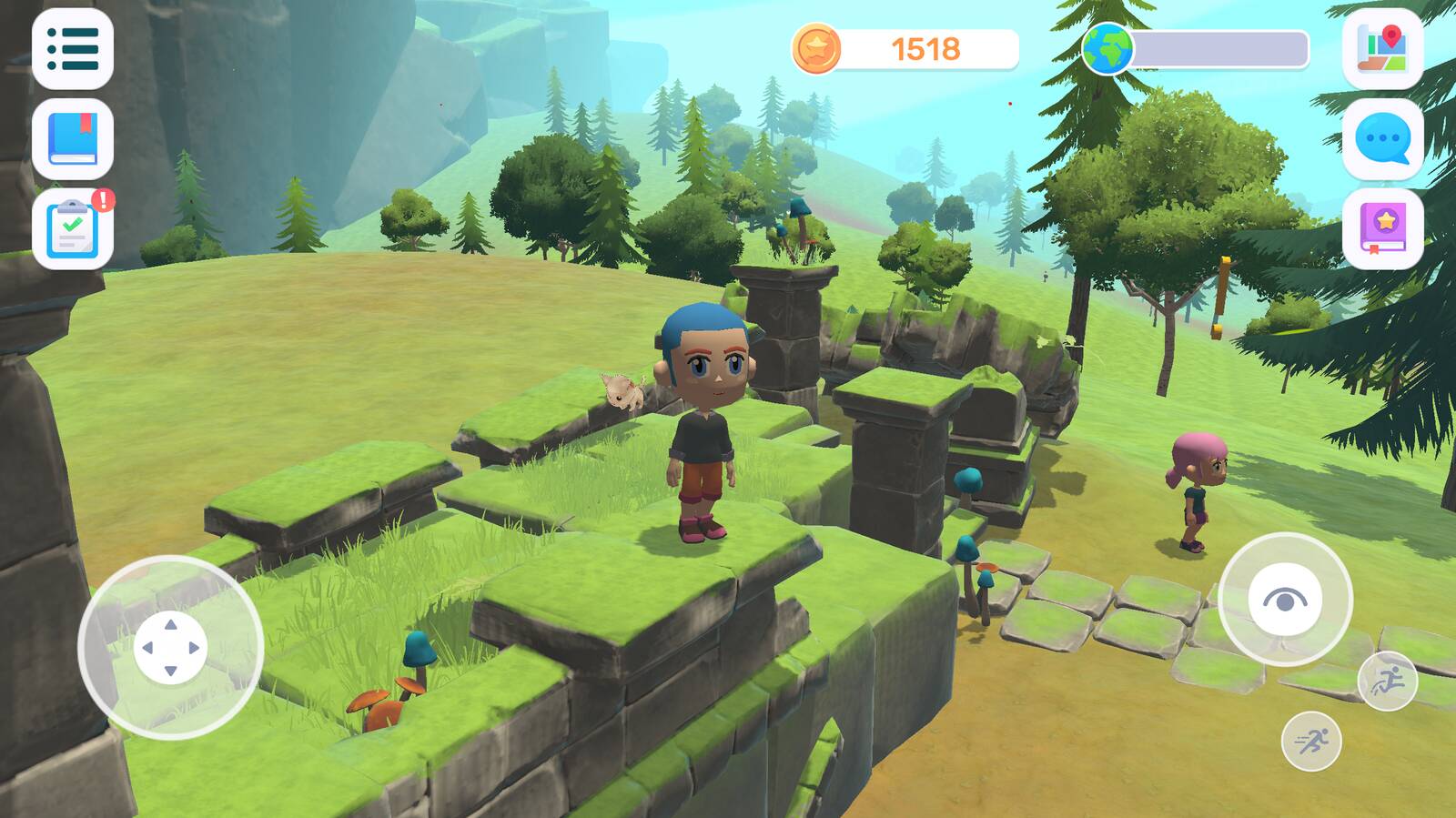Open the purple star book
Image resolution: width=1456 pixels, height=818 pixels.
(x=1382, y=229)
